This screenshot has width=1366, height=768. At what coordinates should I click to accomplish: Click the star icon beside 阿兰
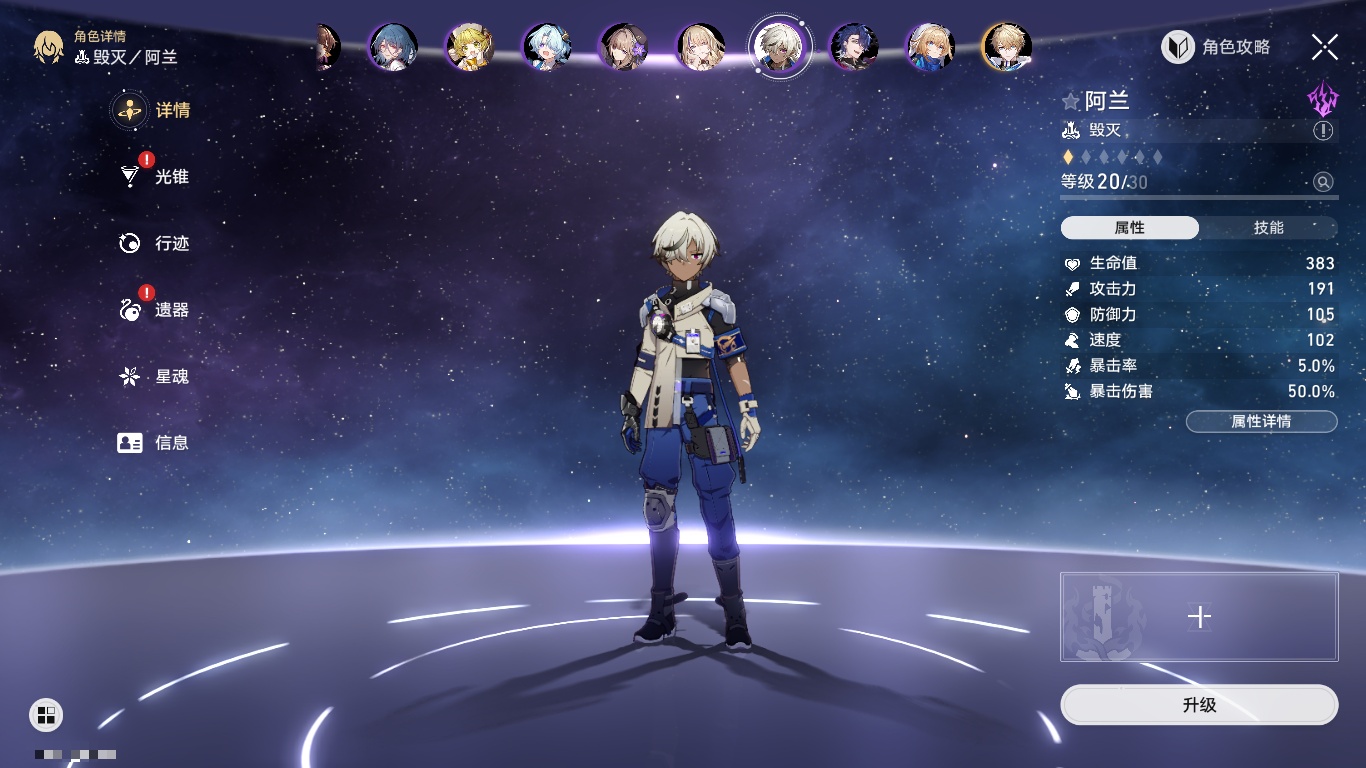1071,101
